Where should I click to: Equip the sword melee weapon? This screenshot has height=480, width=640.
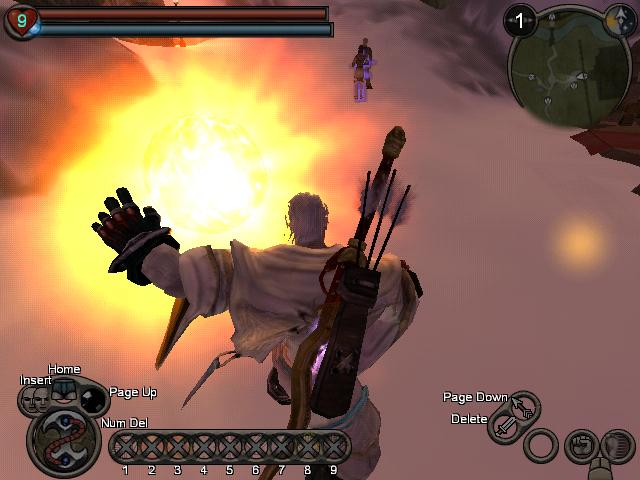pos(505,428)
